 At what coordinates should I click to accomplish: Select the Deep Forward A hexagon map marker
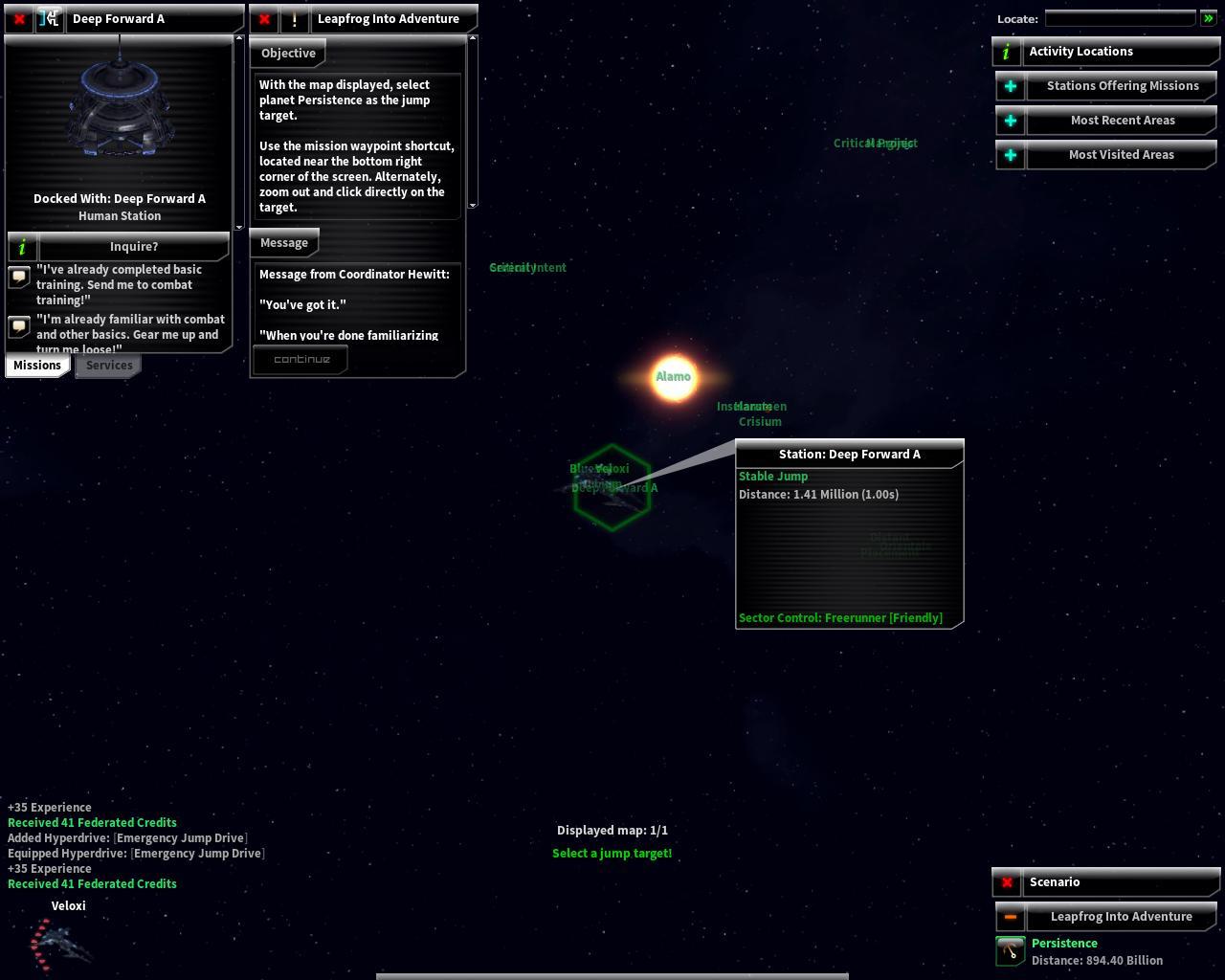pos(612,487)
